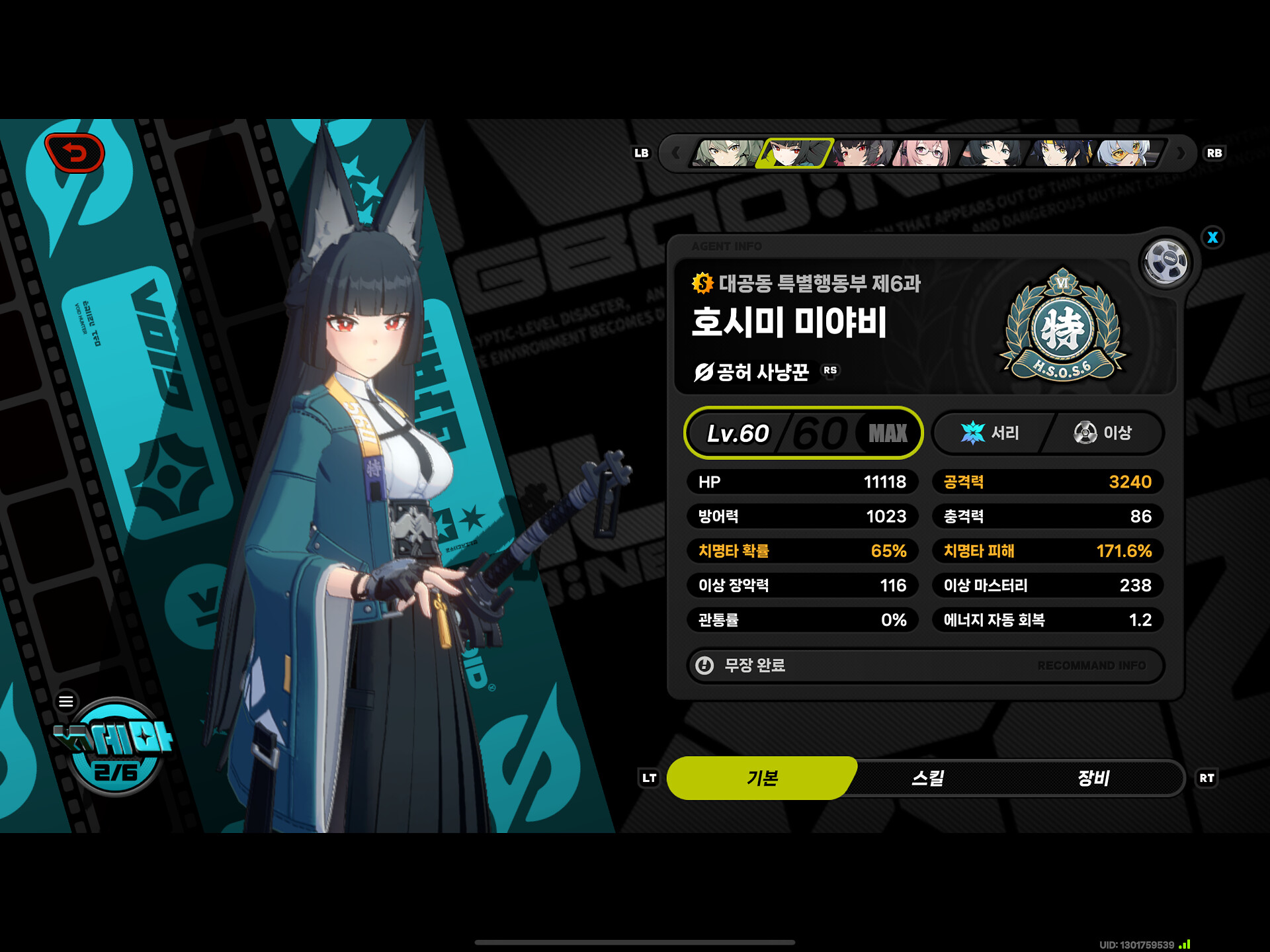Select the highlighted Miyabi portrait

coord(794,153)
